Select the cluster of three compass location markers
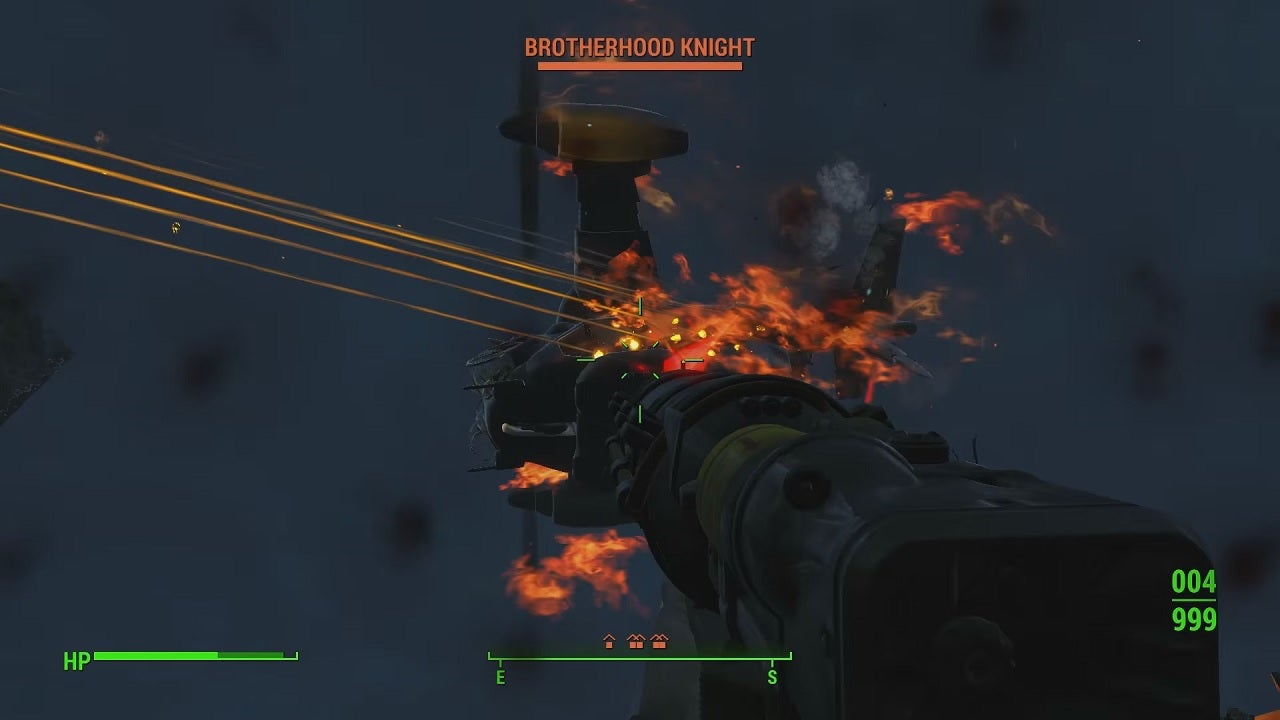 (633, 641)
